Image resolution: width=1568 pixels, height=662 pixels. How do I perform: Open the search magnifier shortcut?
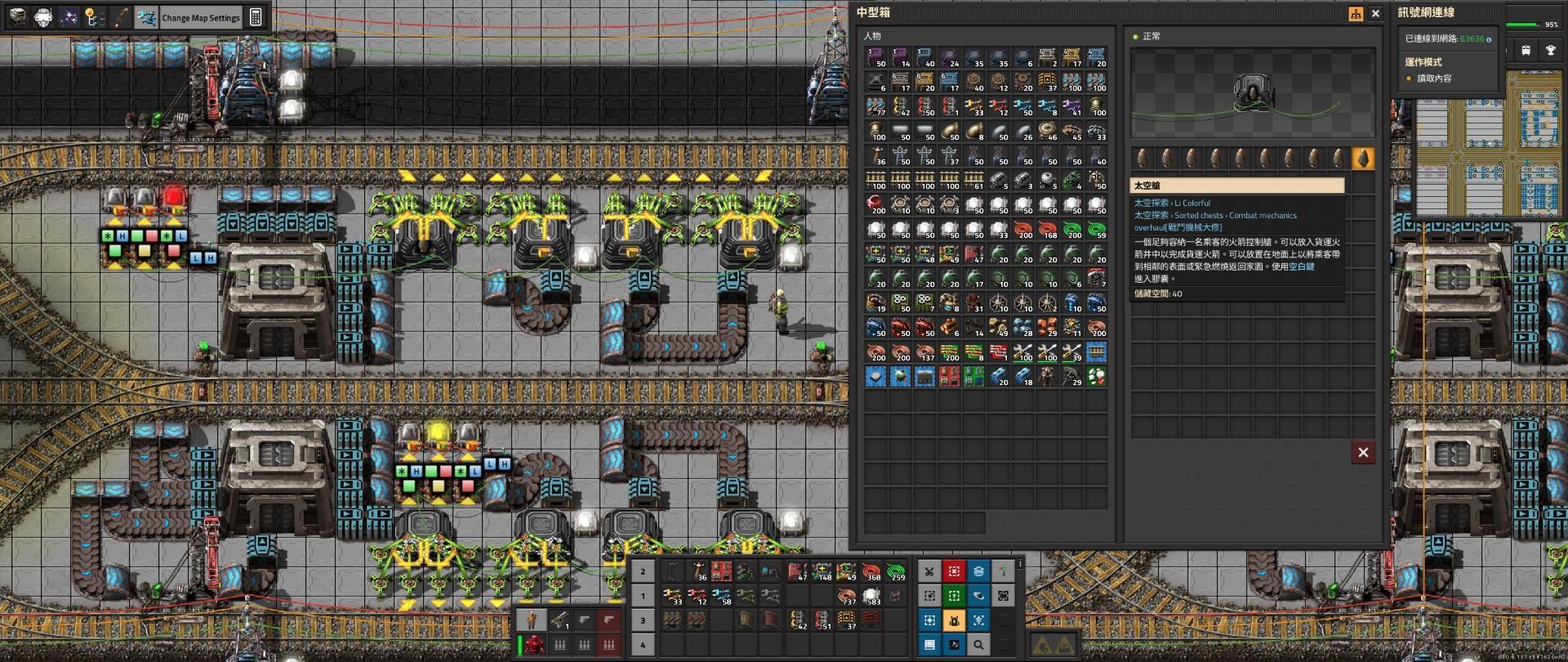tap(978, 645)
